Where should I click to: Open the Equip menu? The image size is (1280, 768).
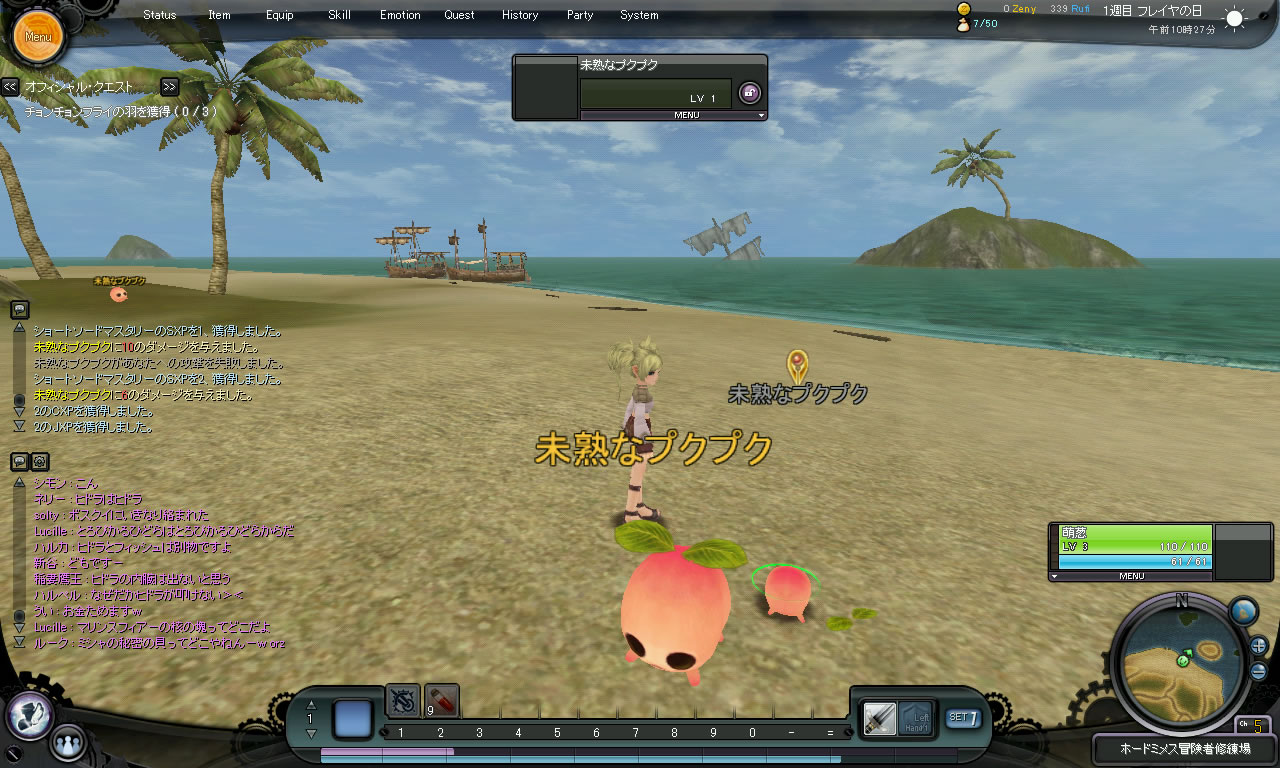pyautogui.click(x=280, y=15)
